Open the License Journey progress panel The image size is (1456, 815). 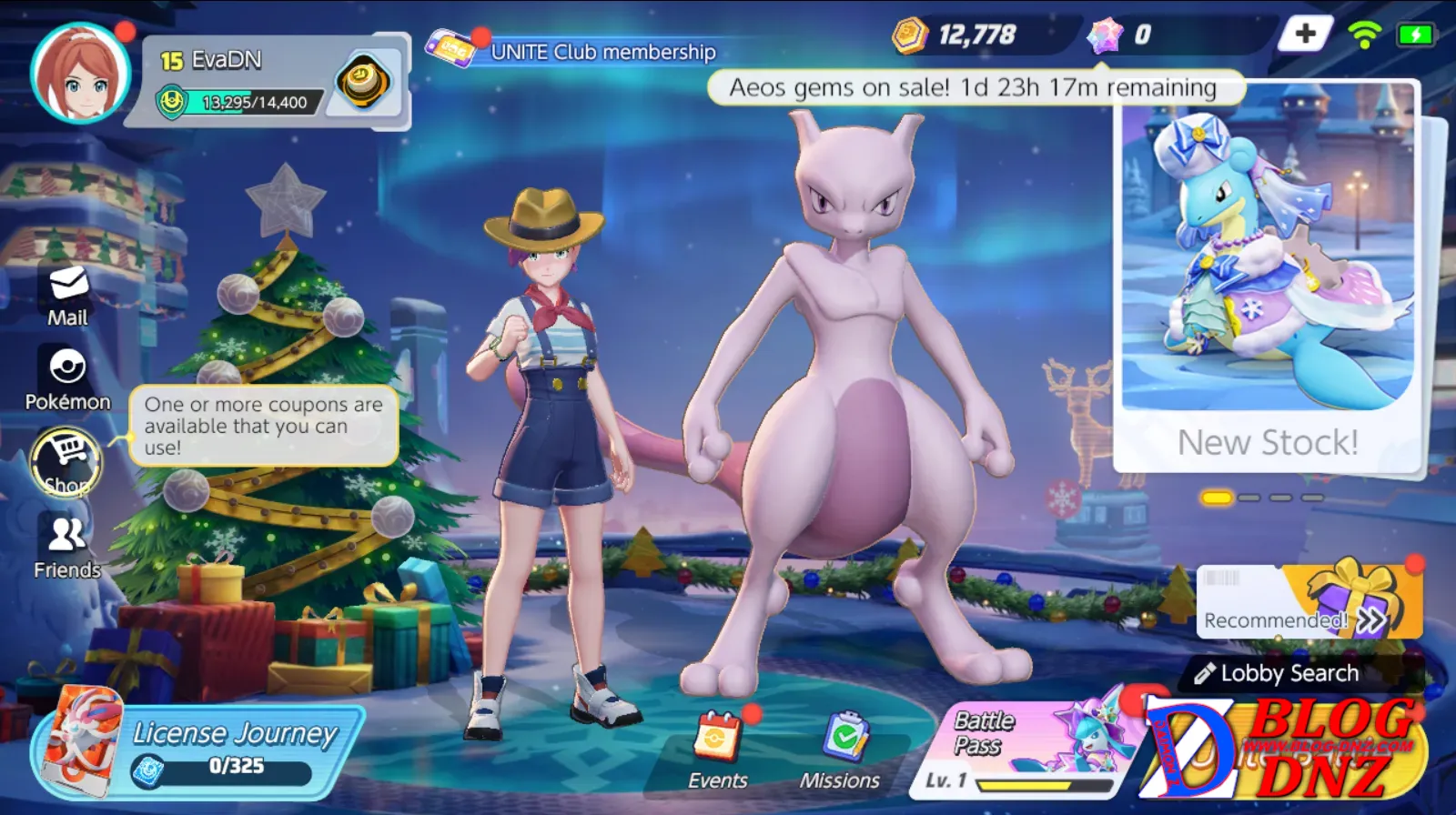(200, 749)
